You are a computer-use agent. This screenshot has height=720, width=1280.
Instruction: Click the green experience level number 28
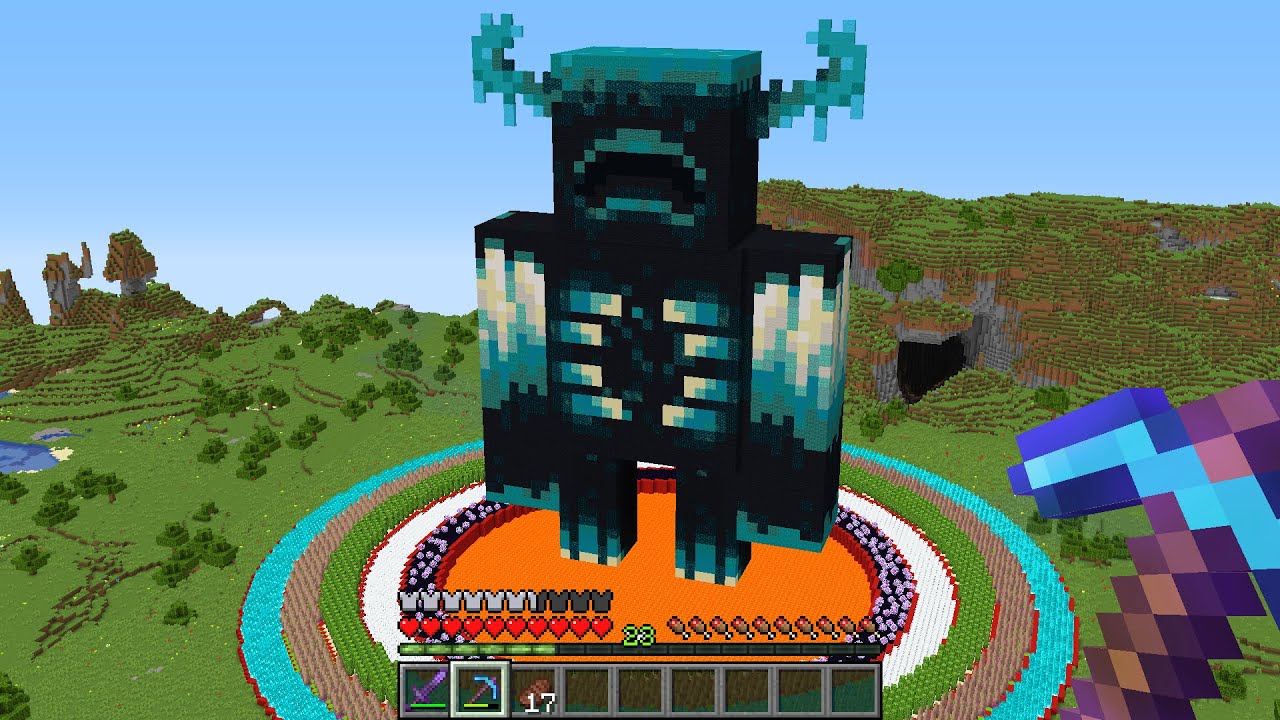[638, 633]
